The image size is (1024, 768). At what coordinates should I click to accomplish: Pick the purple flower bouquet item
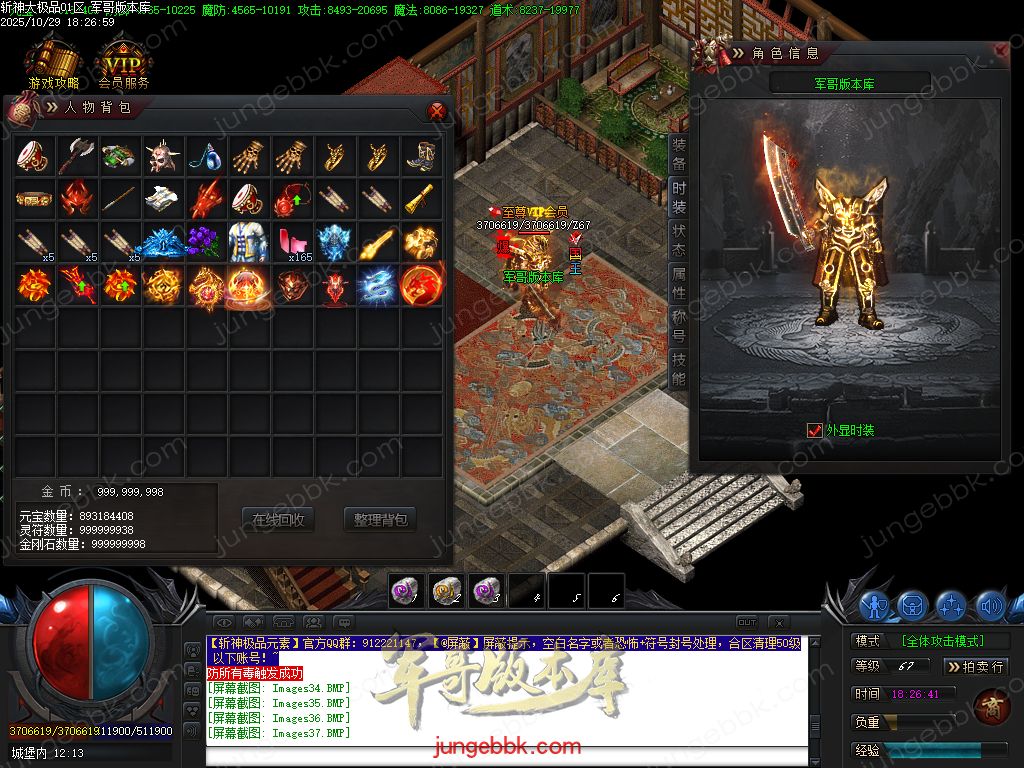[x=206, y=242]
